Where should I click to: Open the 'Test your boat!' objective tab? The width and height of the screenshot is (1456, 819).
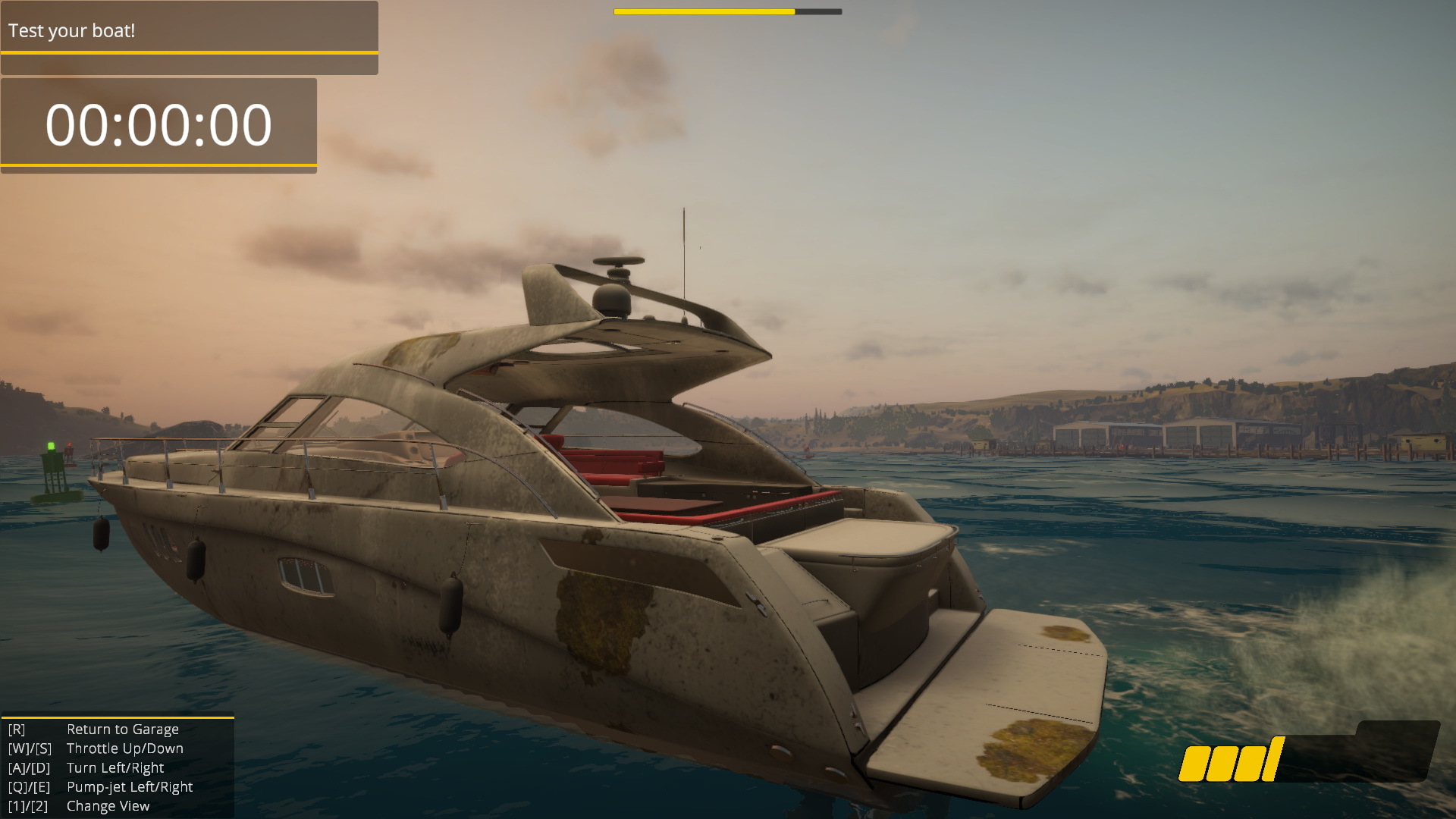[72, 32]
